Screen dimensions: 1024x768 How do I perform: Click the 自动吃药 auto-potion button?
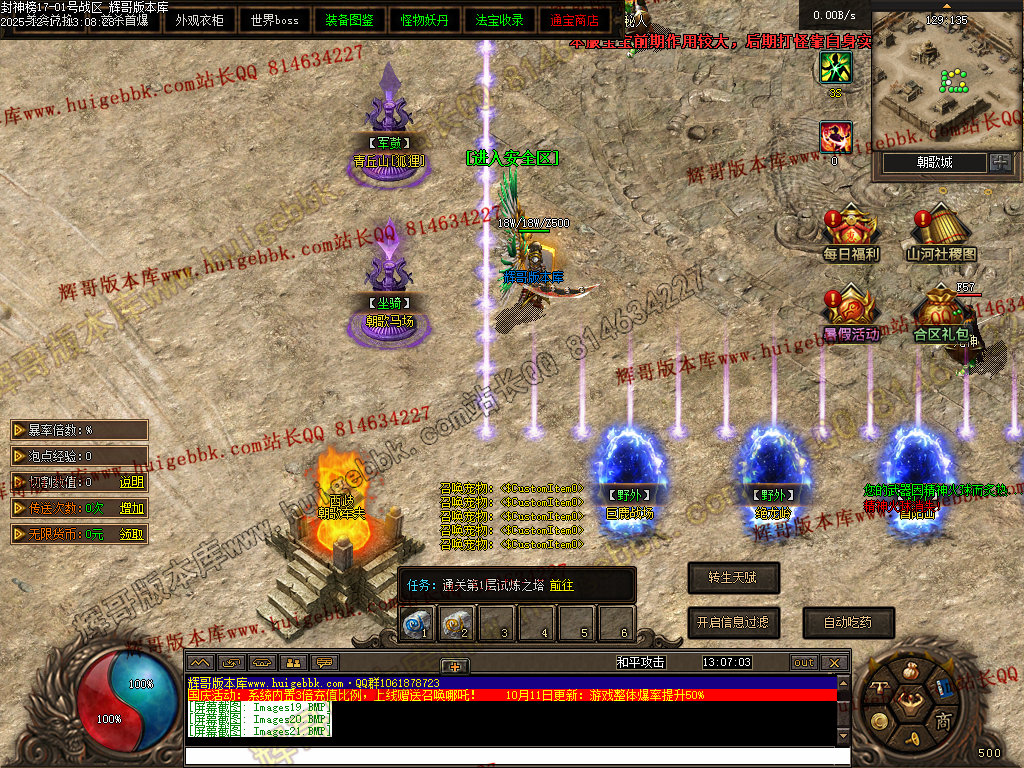click(847, 622)
